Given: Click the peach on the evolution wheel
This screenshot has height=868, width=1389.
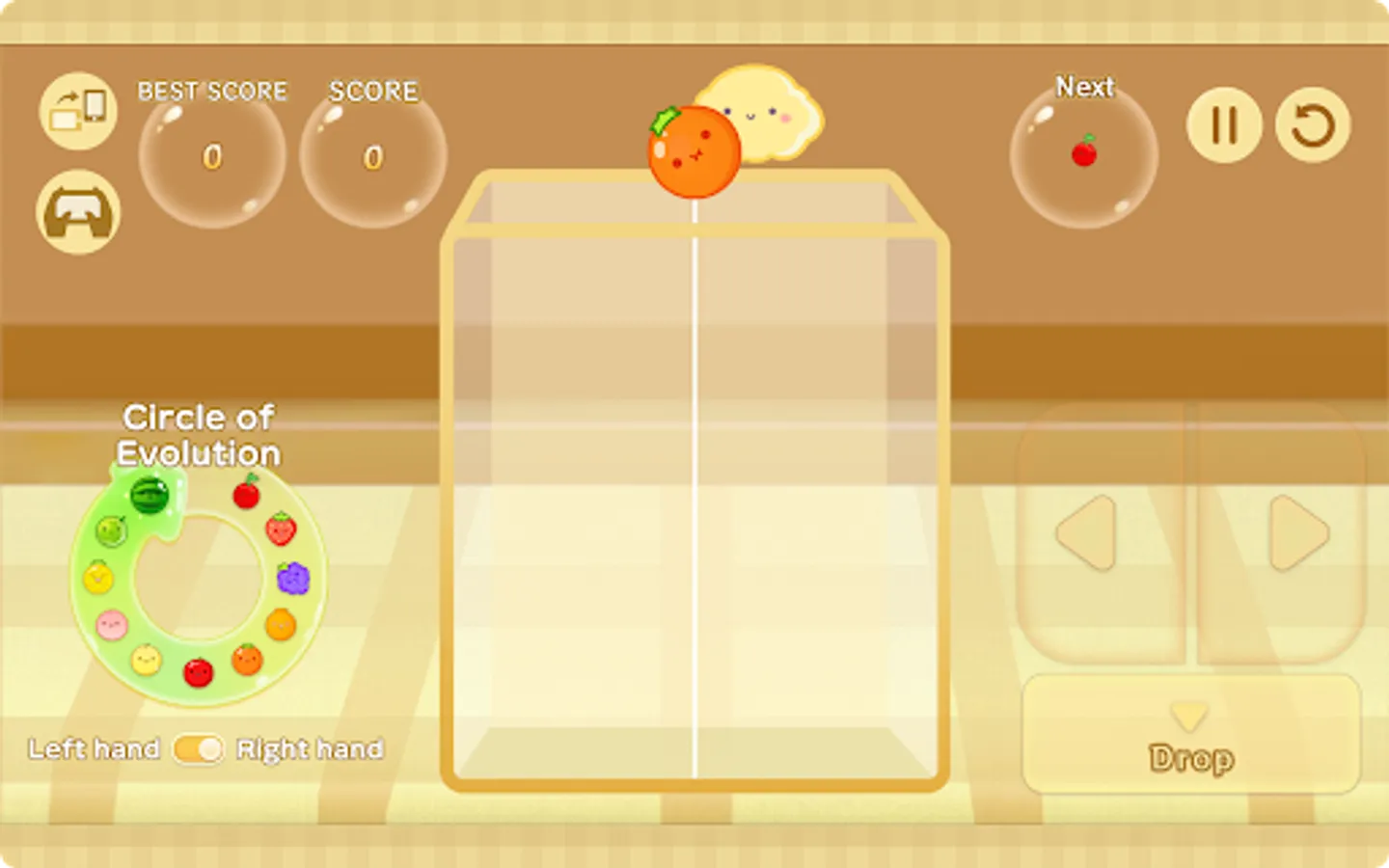Looking at the screenshot, I should (x=111, y=625).
